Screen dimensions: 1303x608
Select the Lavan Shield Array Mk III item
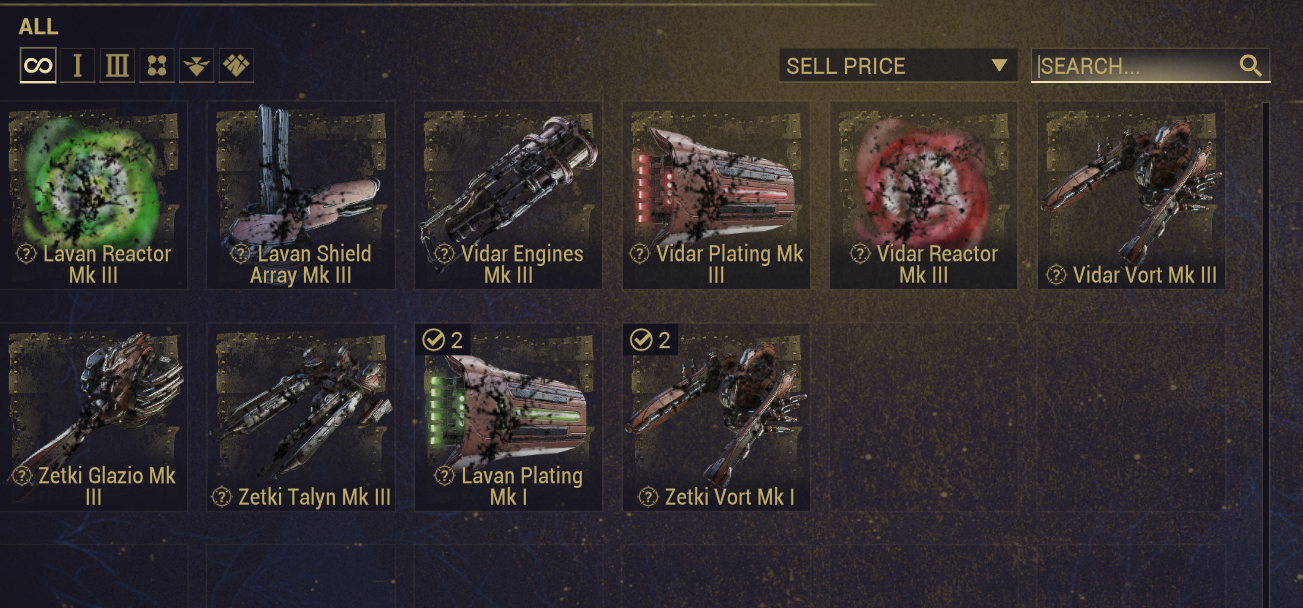301,195
